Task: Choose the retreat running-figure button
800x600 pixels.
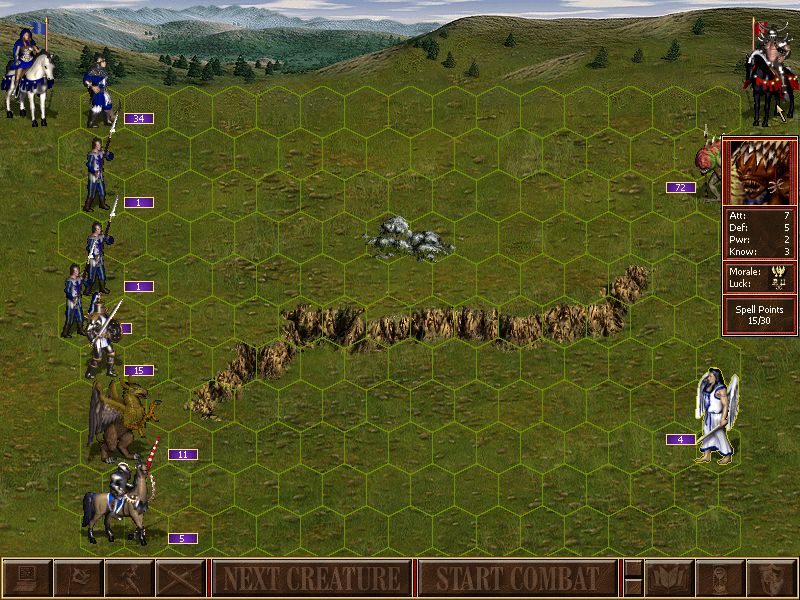Action: (x=129, y=578)
